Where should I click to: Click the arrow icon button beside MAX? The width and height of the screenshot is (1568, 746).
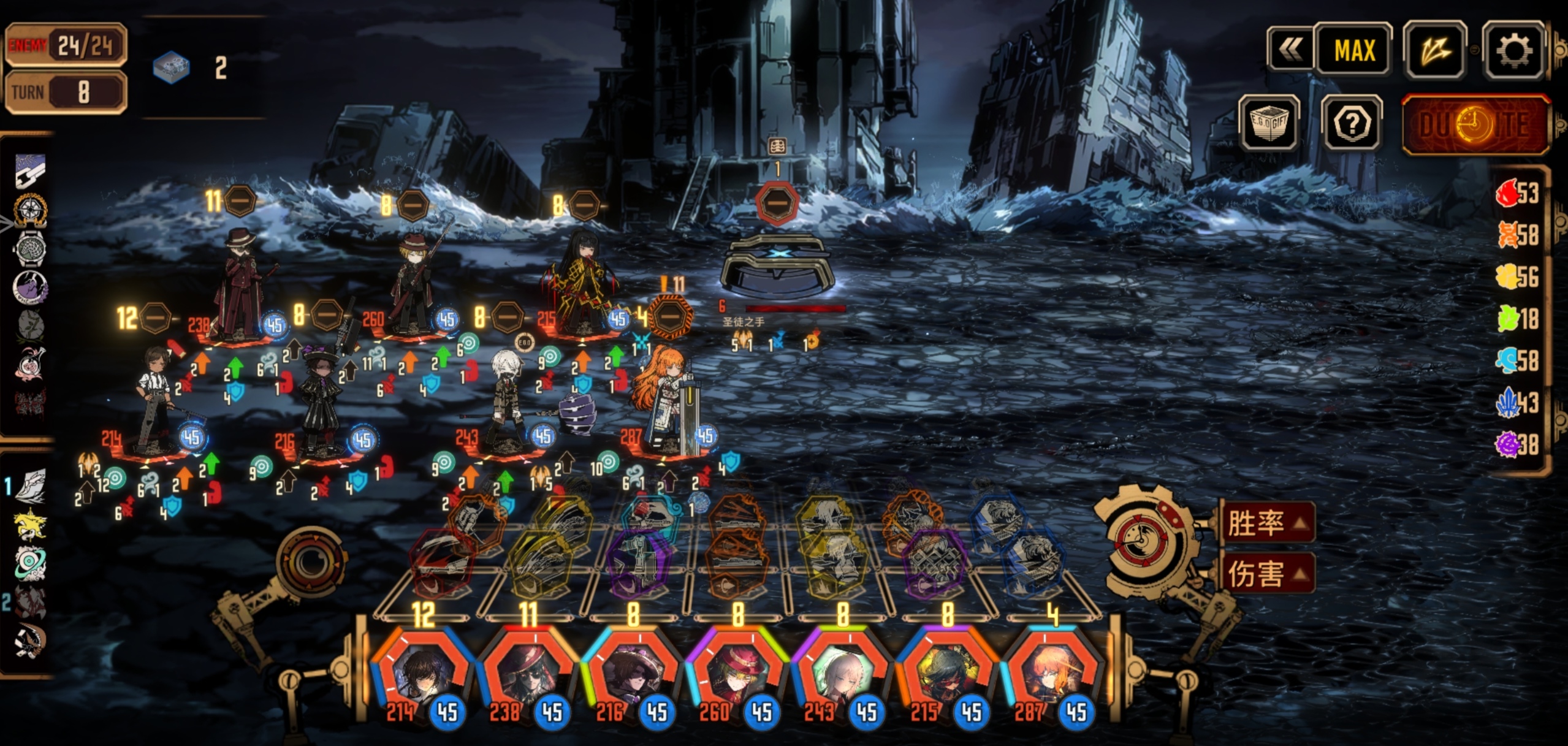pos(1434,50)
